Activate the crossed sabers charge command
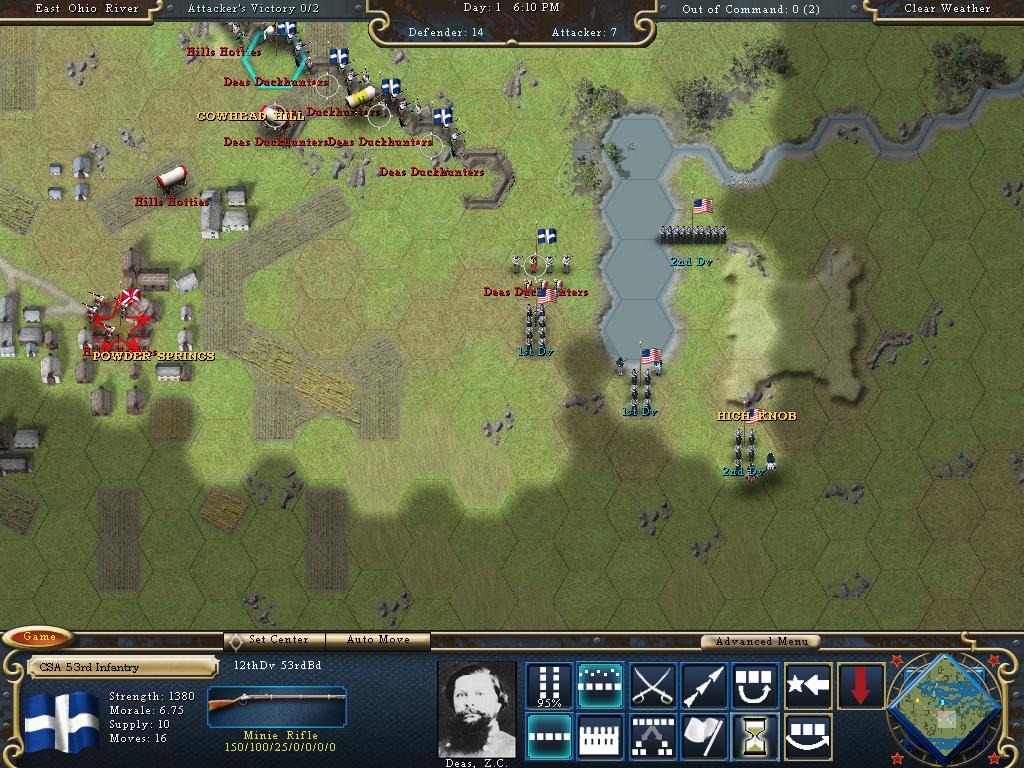This screenshot has width=1024, height=768. point(652,685)
